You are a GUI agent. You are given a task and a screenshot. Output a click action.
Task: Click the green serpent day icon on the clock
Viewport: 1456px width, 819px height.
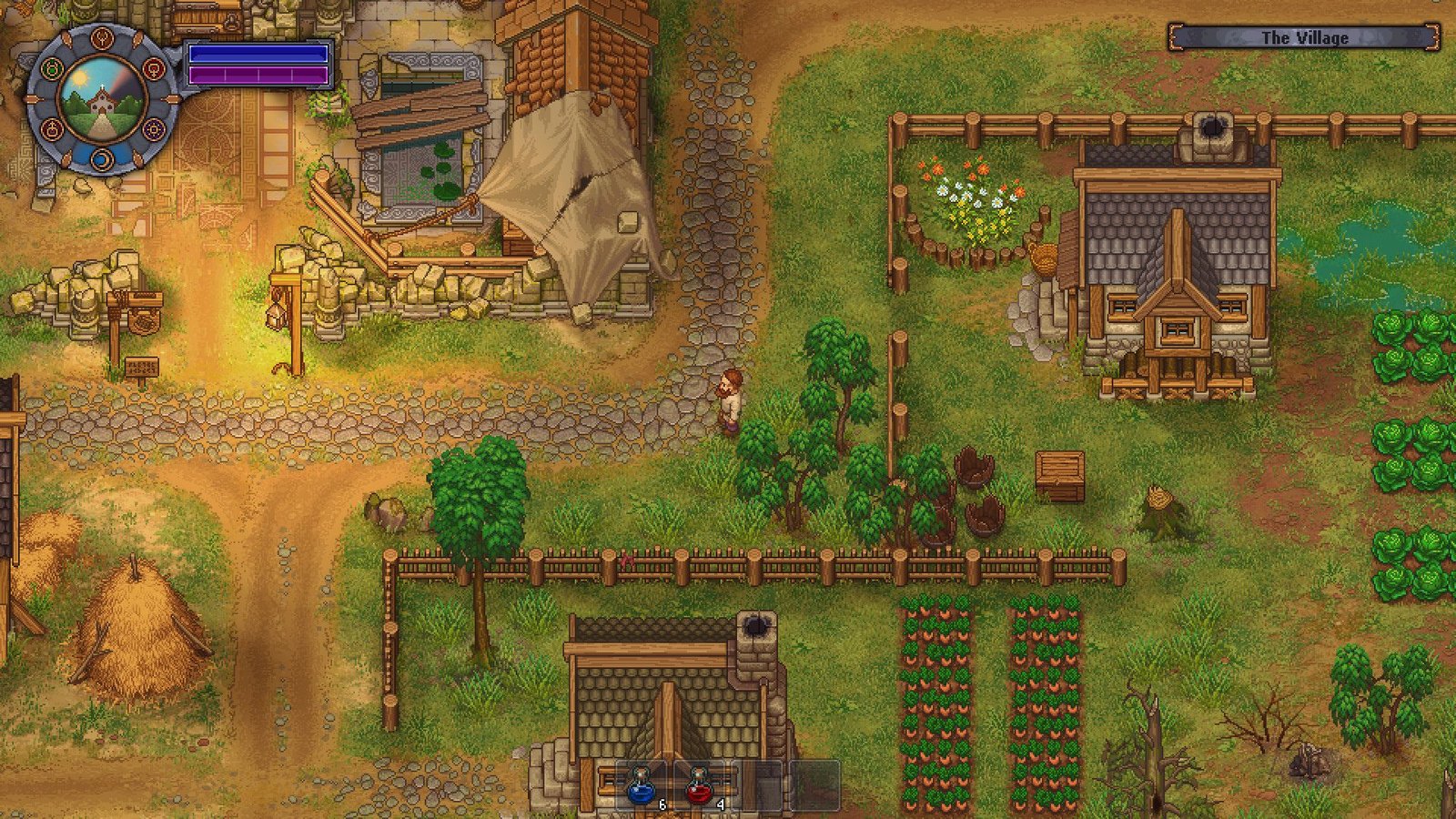click(52, 66)
